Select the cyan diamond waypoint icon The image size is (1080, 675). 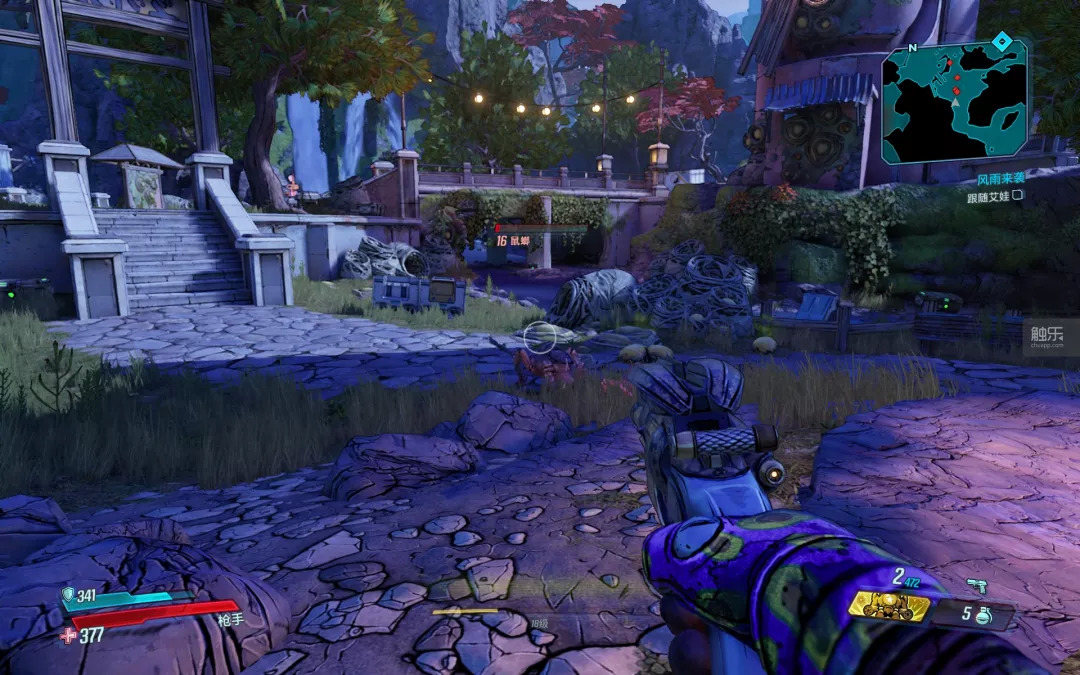(x=1001, y=41)
